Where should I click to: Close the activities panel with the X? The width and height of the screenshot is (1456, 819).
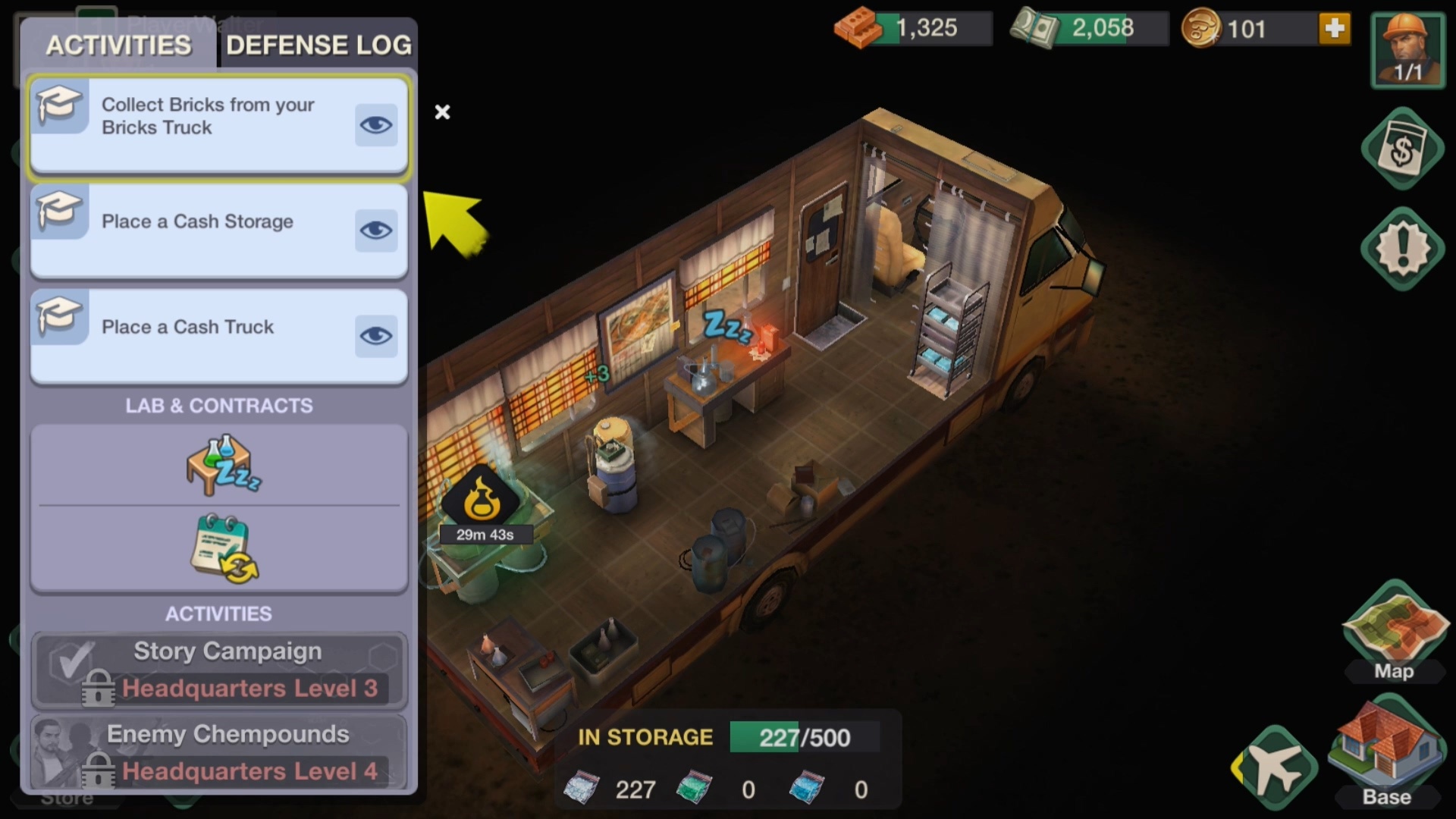click(x=442, y=112)
